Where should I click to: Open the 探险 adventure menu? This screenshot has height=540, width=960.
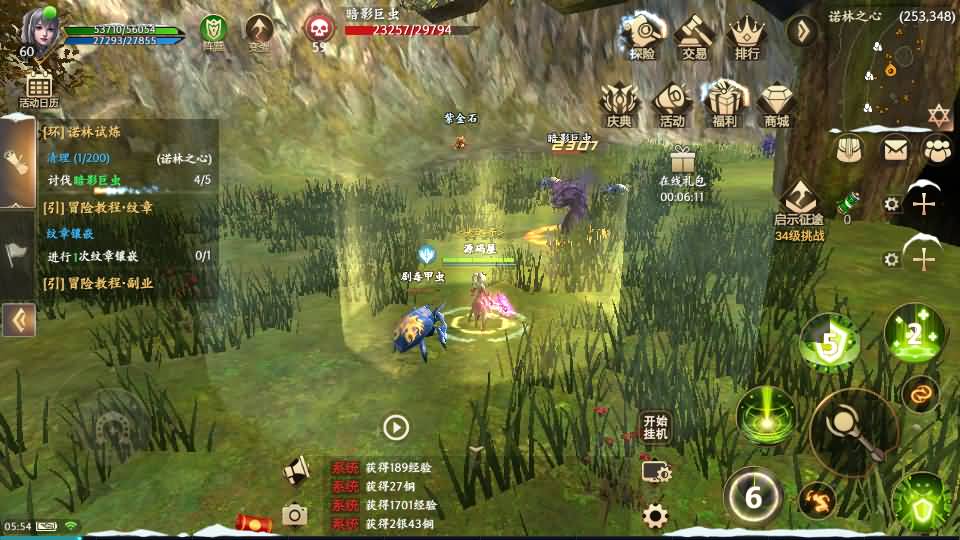tap(643, 37)
